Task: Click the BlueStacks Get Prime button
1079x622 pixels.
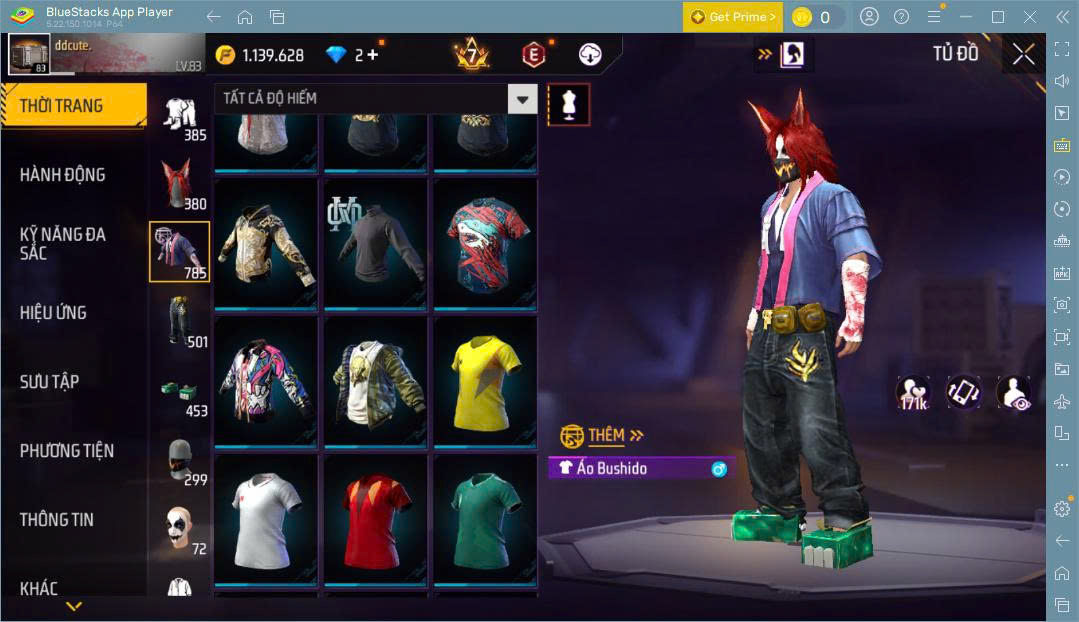Action: (x=732, y=17)
